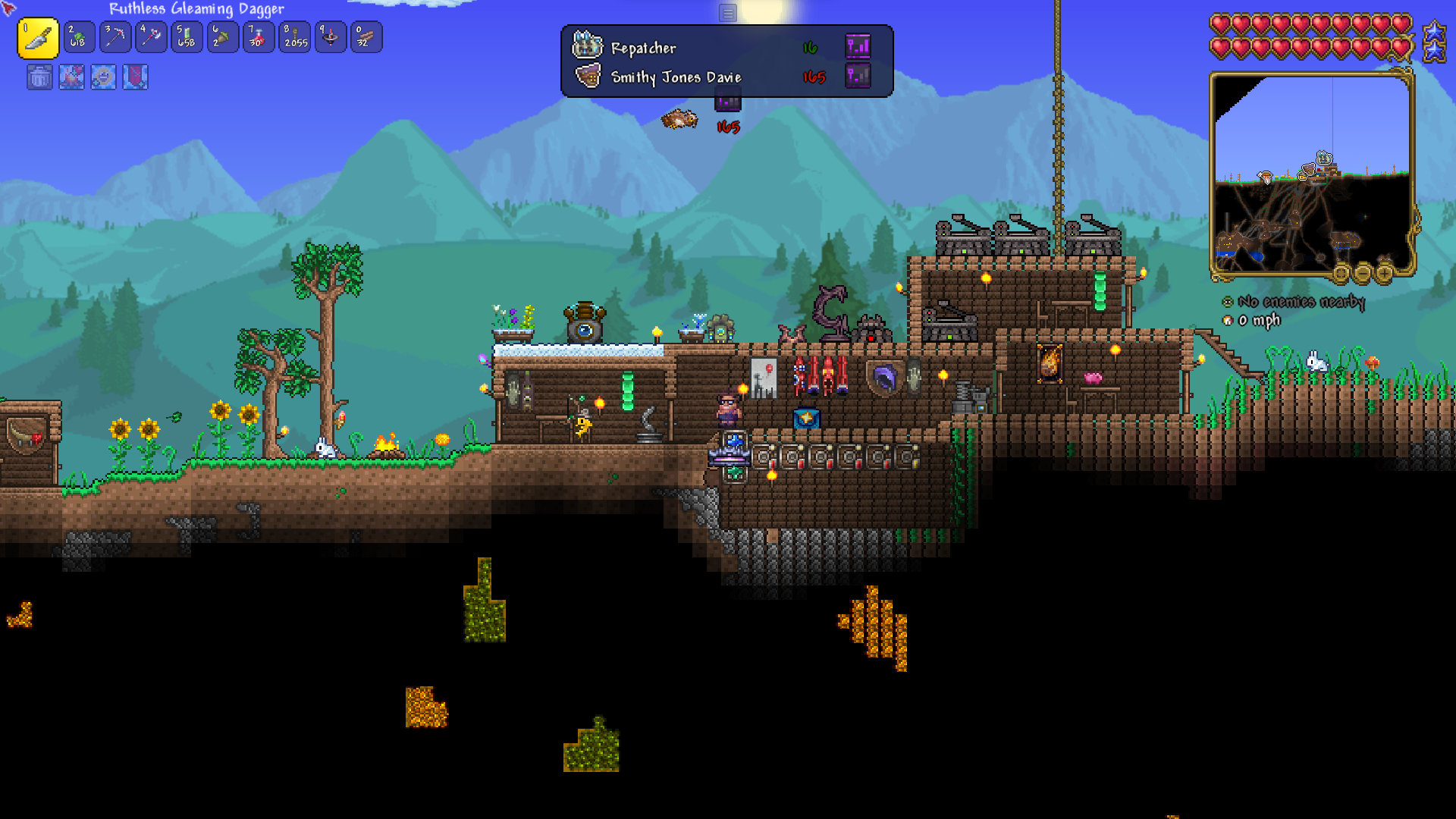The image size is (1456, 819).
Task: Open the player list menu button
Action: (727, 13)
